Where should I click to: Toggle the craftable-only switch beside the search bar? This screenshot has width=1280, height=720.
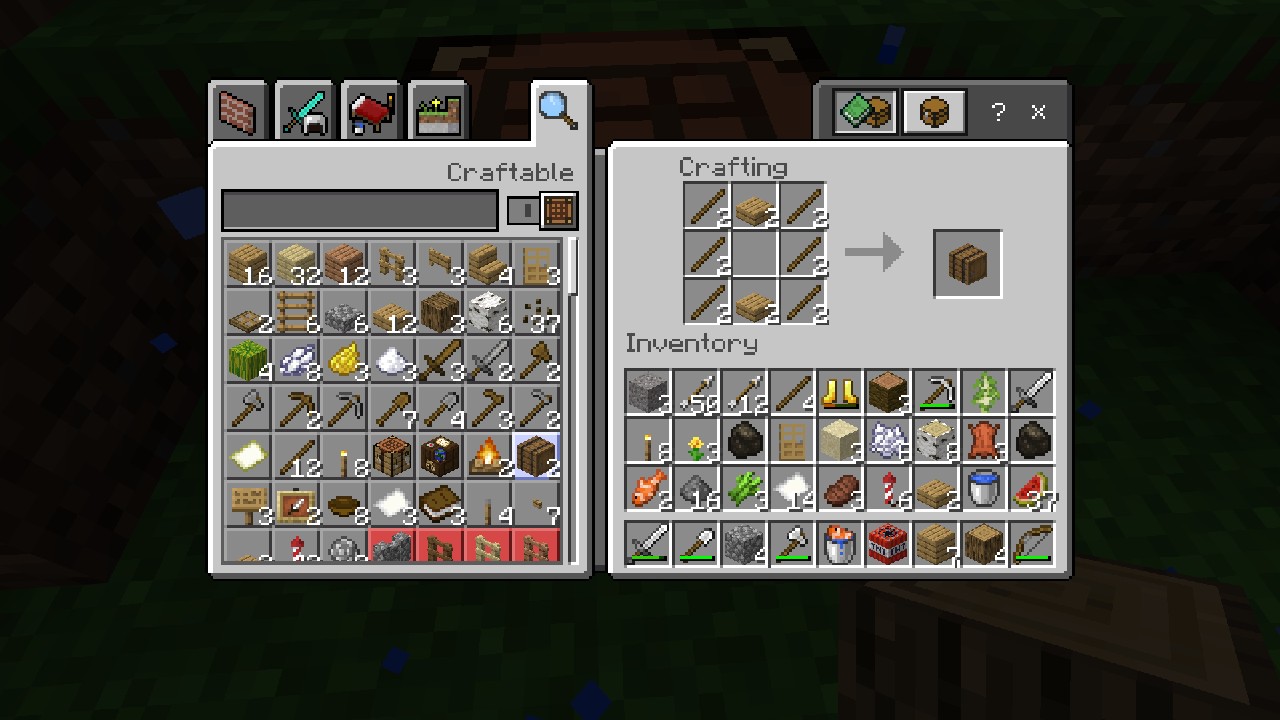point(521,210)
